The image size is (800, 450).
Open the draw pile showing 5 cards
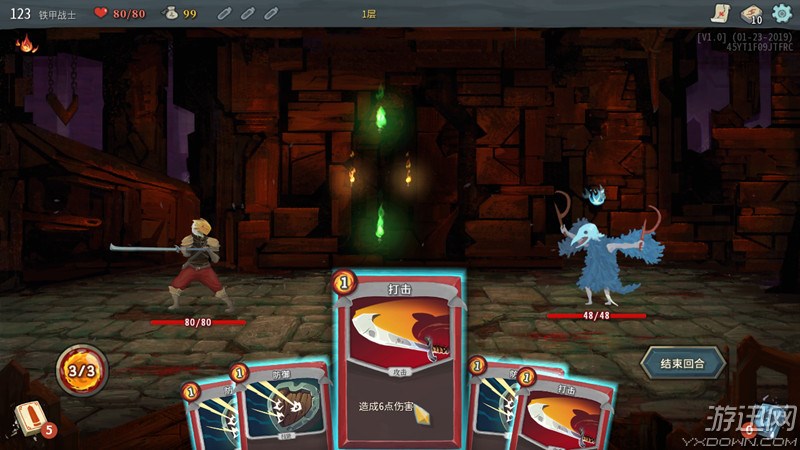click(30, 420)
